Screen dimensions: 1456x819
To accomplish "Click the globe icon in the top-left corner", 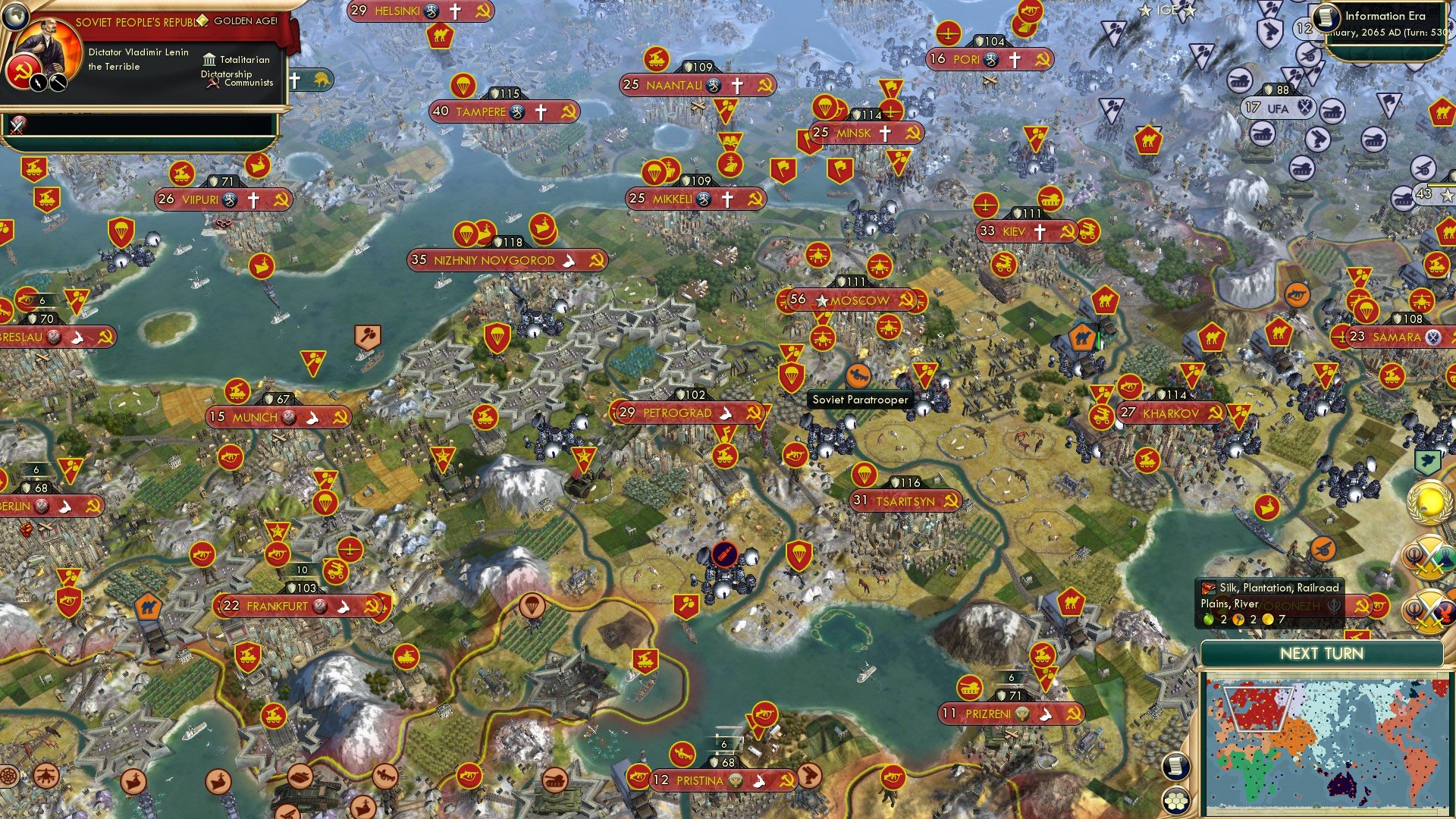I will (15, 17).
